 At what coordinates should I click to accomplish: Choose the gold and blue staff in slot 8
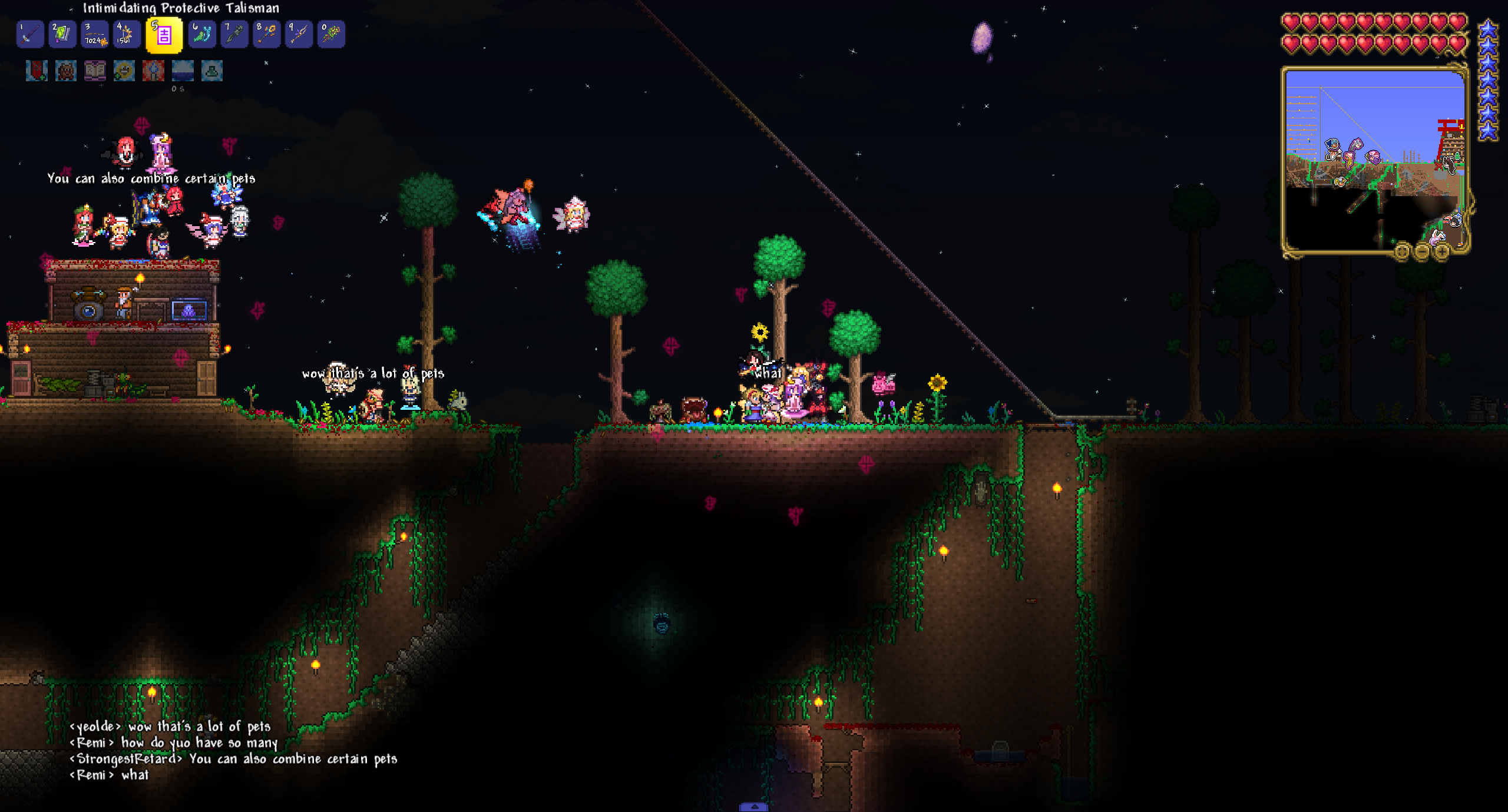pos(266,34)
